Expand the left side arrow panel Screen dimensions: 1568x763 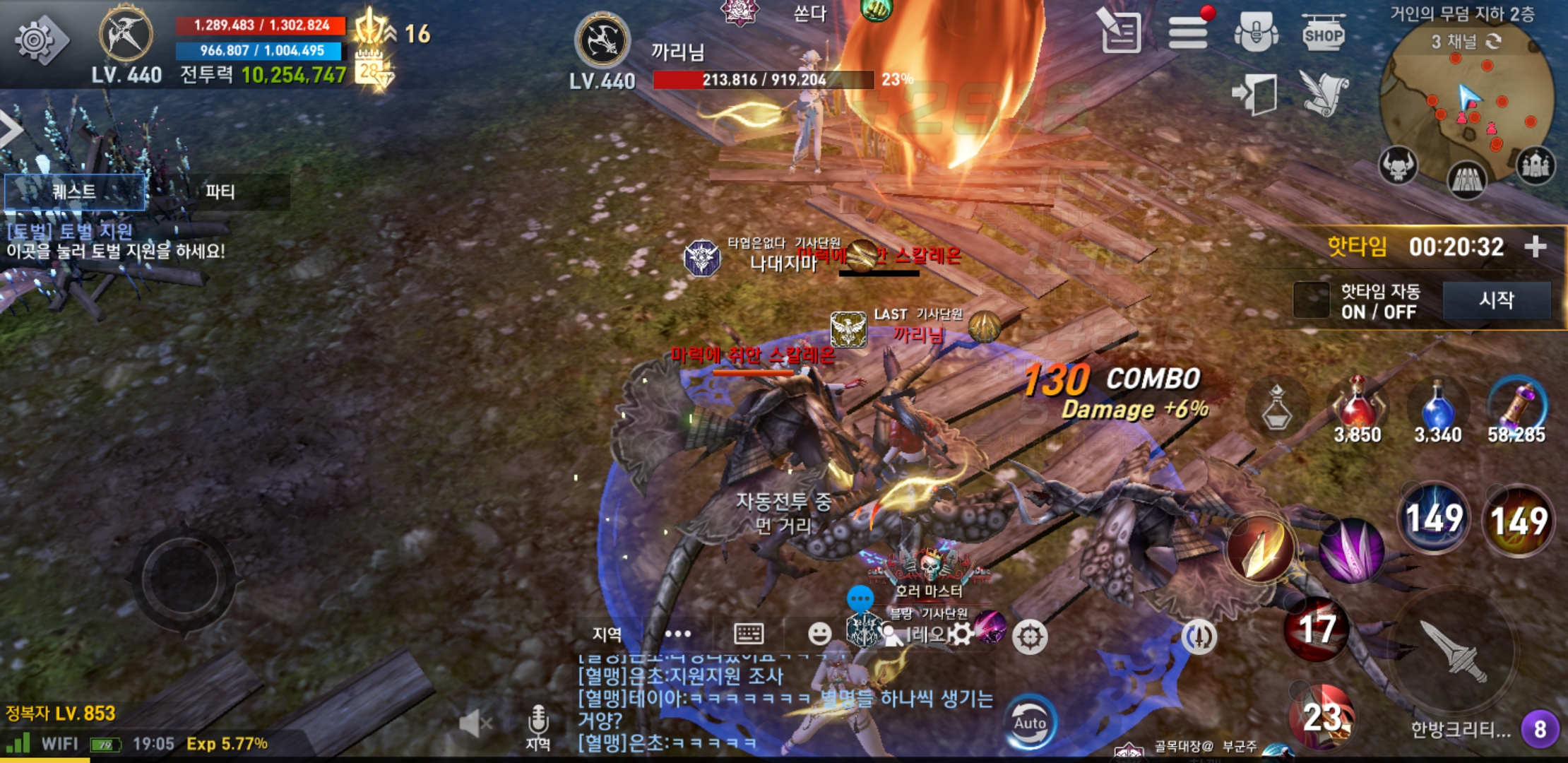click(10, 130)
